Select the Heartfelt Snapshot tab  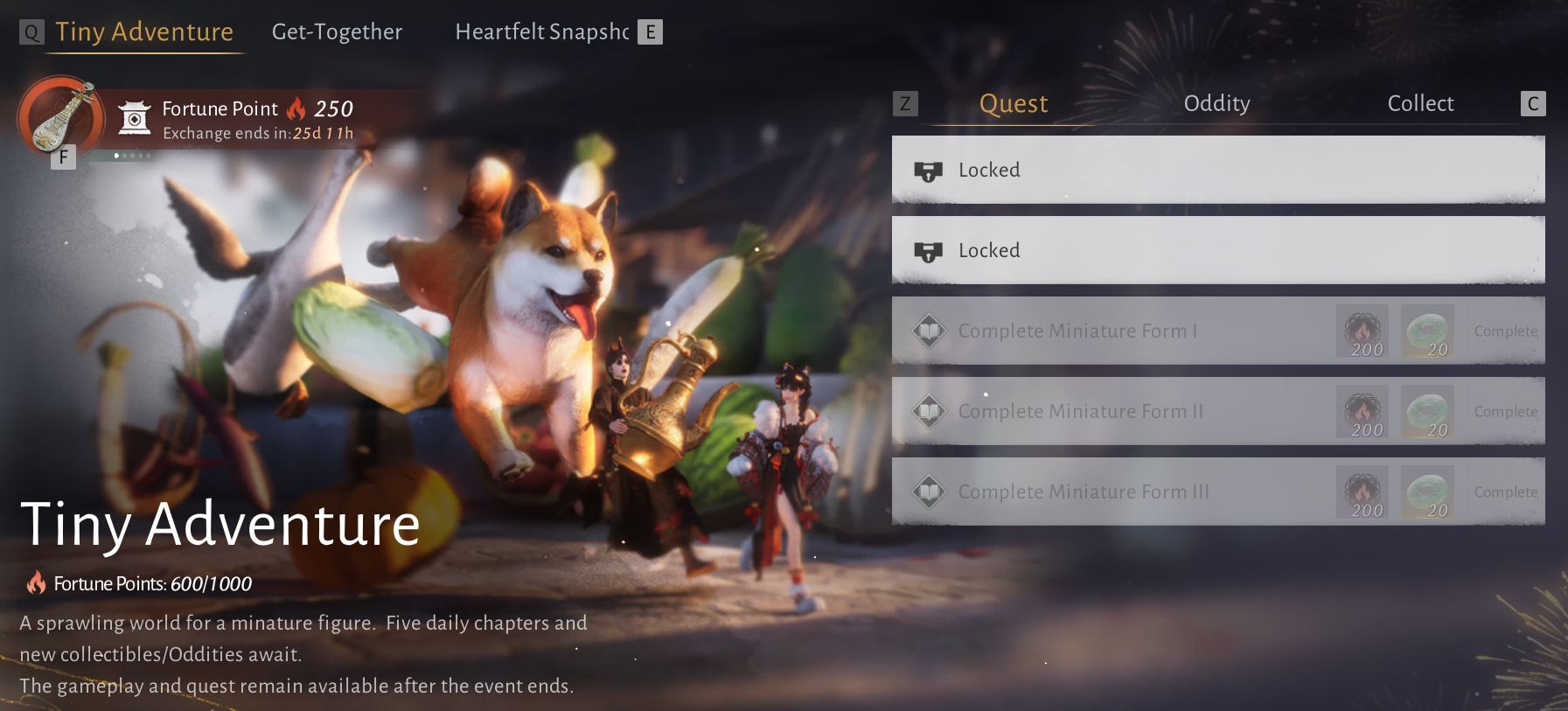tap(541, 32)
